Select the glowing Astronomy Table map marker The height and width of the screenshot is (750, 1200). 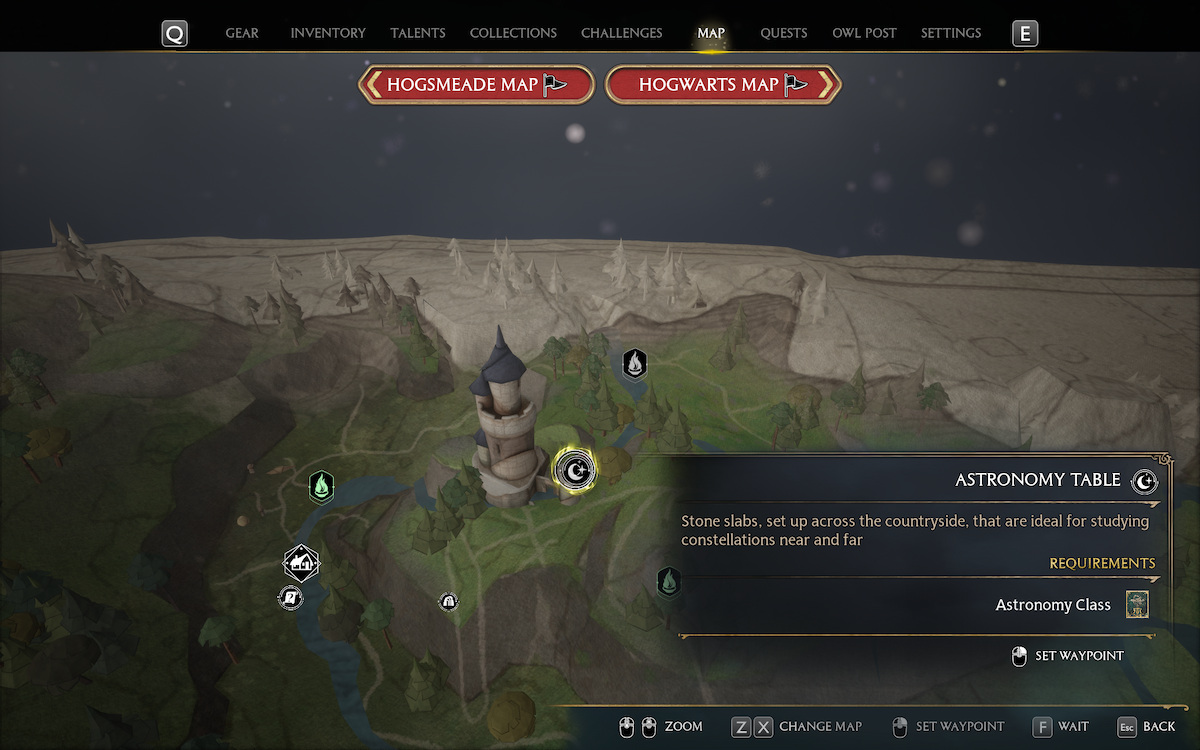[x=574, y=468]
